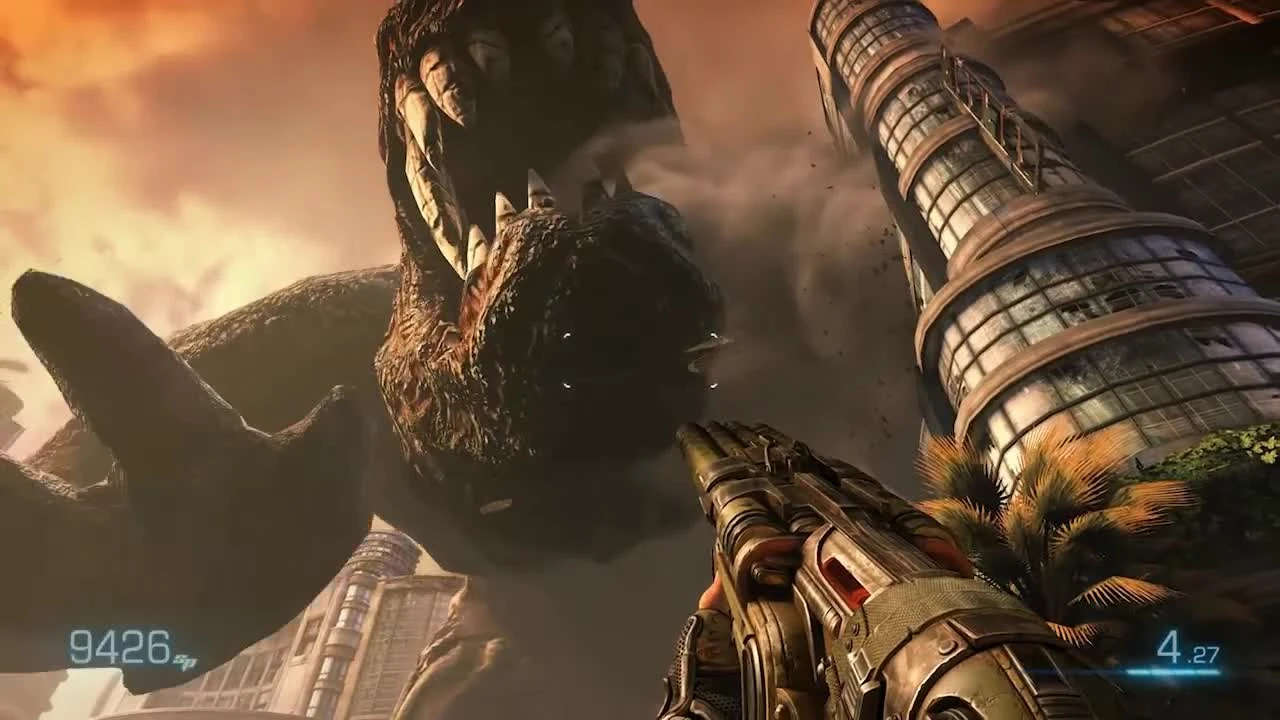Viewport: 1280px width, 720px height.
Task: Select the 9426 skillpoint counter
Action: (120, 645)
